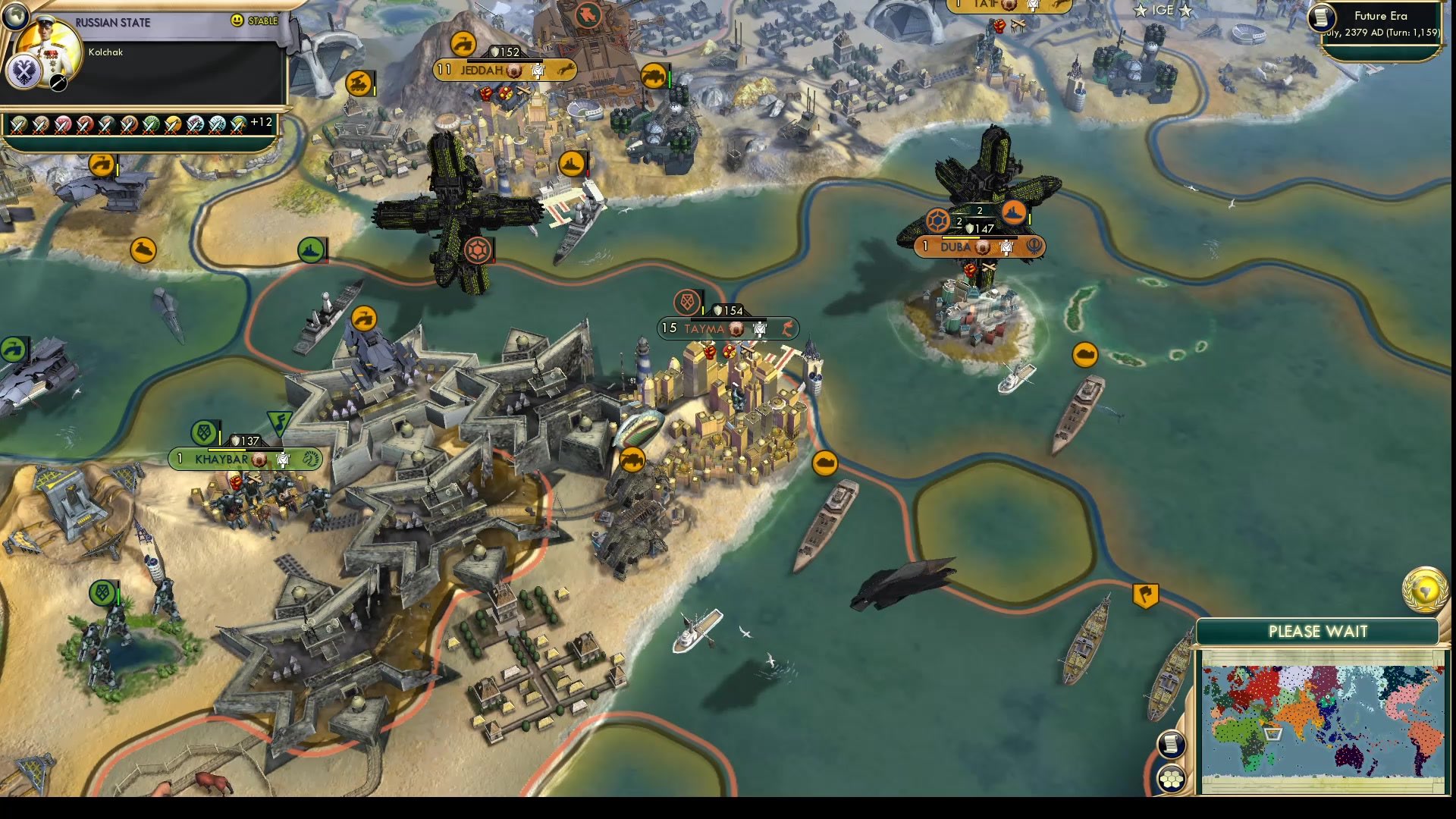Image resolution: width=1456 pixels, height=819 pixels.
Task: Click Tayma's city strength bar showing 154
Action: (x=726, y=309)
